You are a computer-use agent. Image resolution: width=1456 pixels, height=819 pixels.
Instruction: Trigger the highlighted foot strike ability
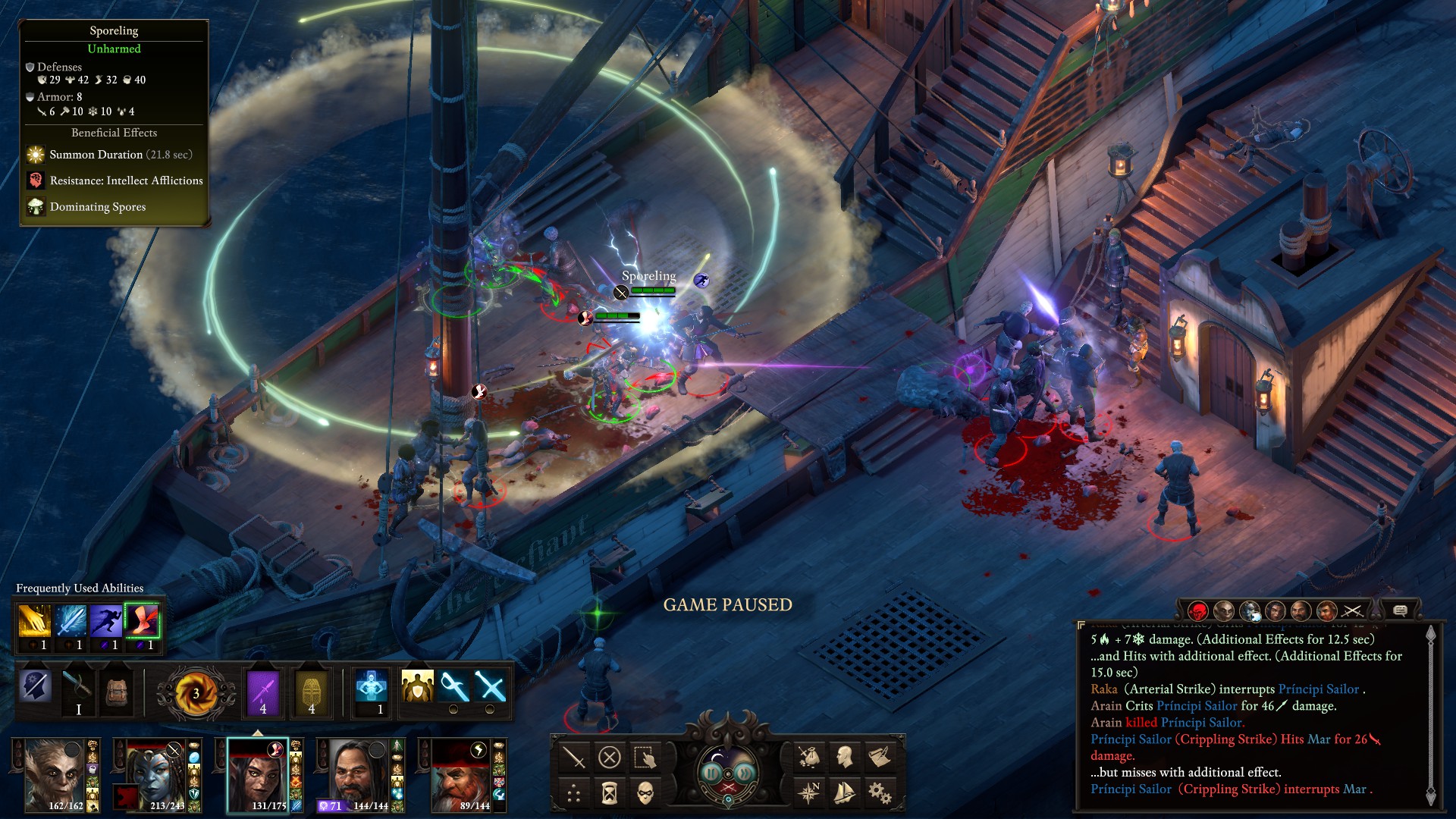(x=142, y=621)
